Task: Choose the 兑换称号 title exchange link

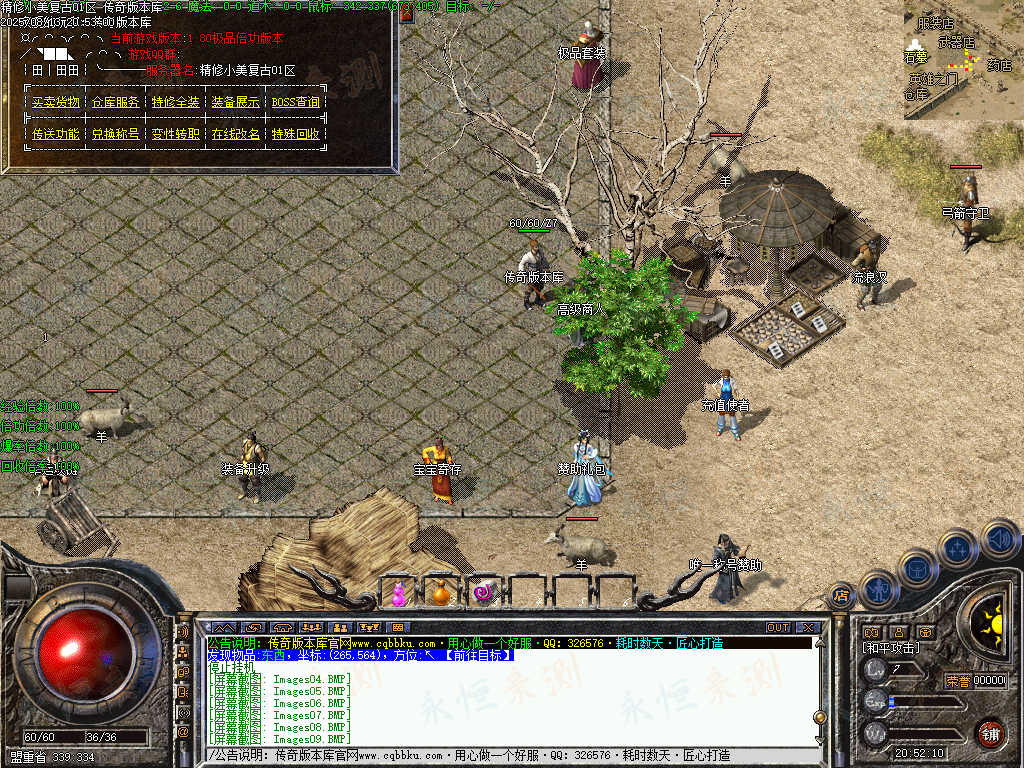Action: pos(116,134)
